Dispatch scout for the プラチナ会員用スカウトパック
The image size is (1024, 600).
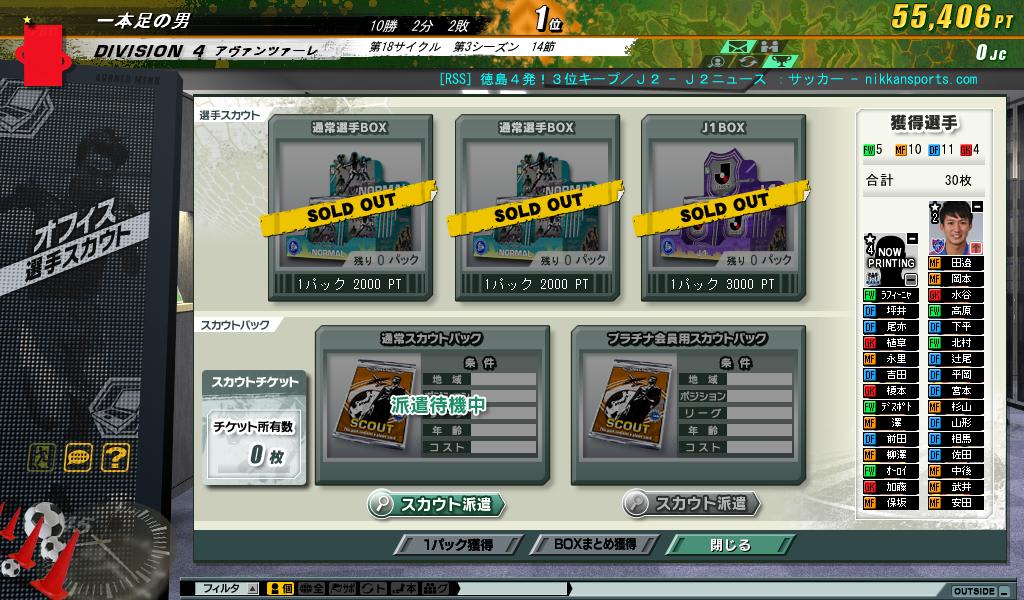click(x=692, y=504)
